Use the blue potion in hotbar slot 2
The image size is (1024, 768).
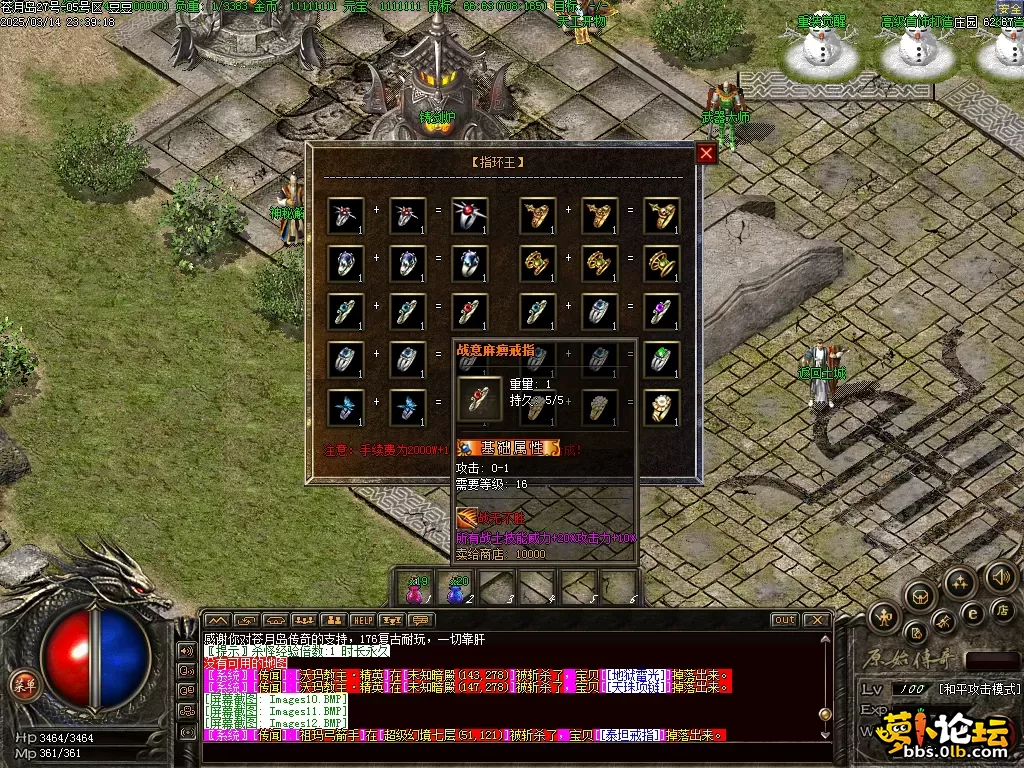coord(457,590)
